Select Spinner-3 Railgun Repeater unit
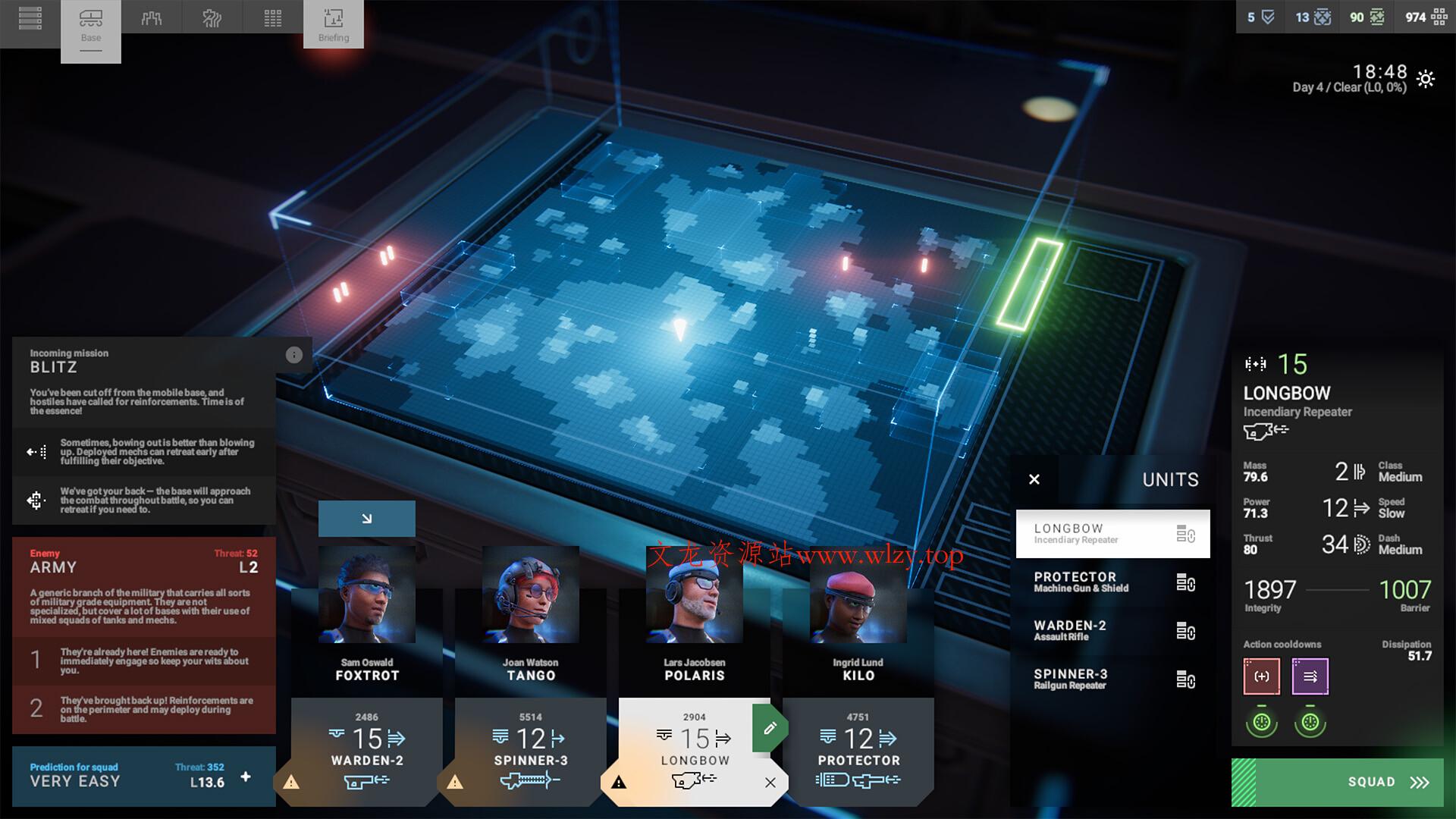Screen dimensions: 1456x819 pyautogui.click(x=1112, y=679)
